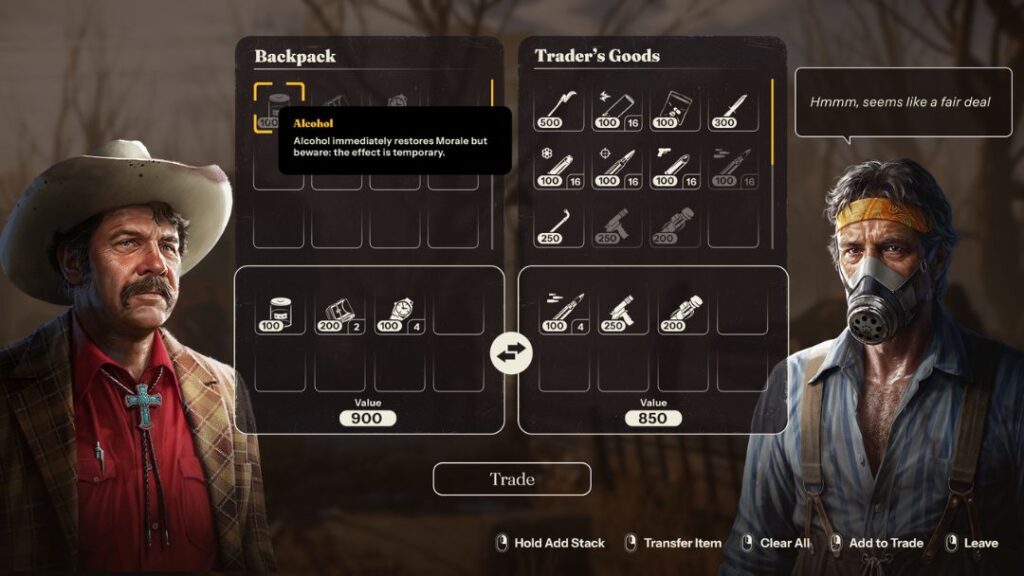Pick the wristwatch in your trade offer
1024x576 pixels.
coord(399,312)
